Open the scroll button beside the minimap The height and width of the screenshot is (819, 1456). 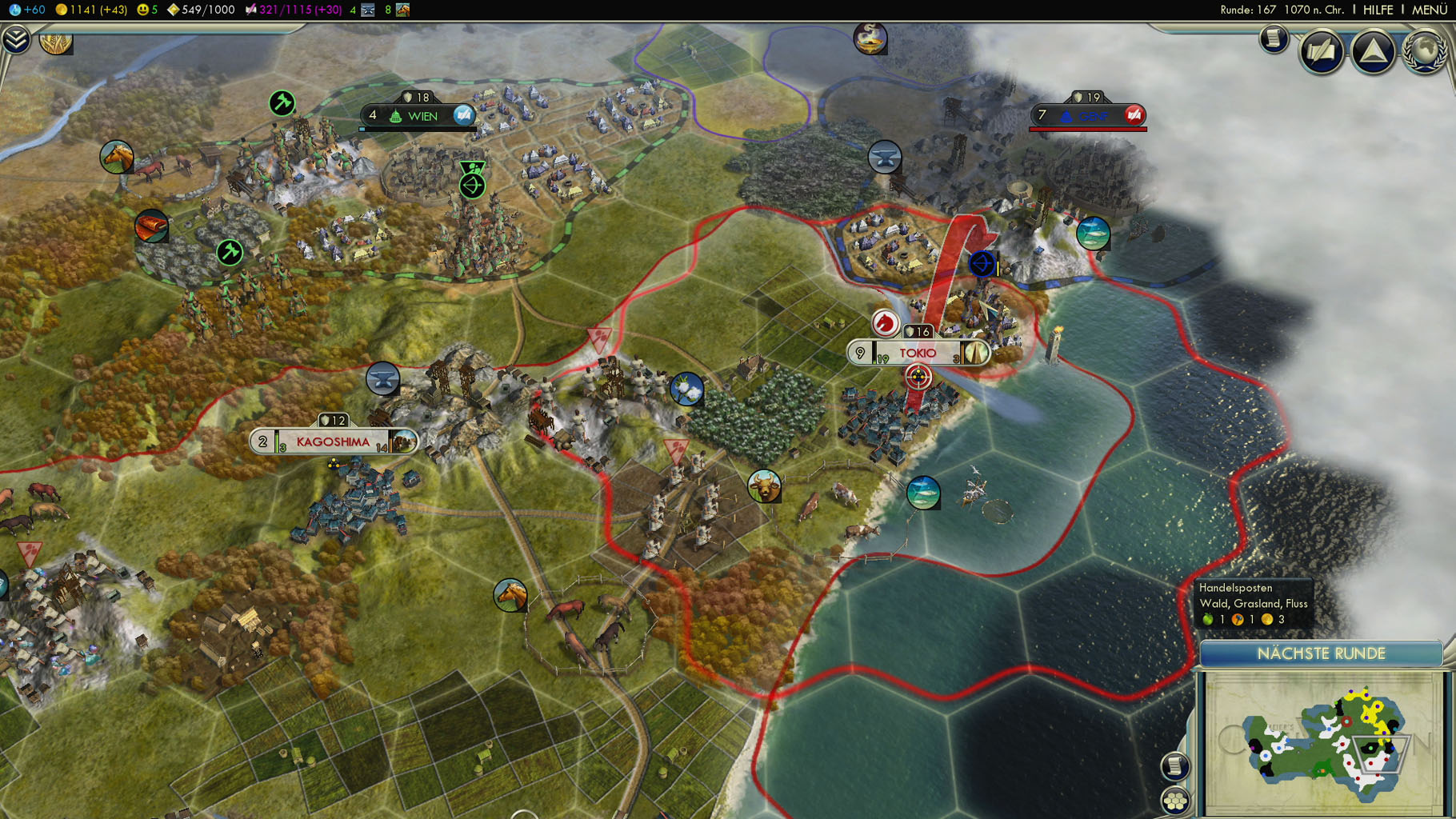point(1174,766)
